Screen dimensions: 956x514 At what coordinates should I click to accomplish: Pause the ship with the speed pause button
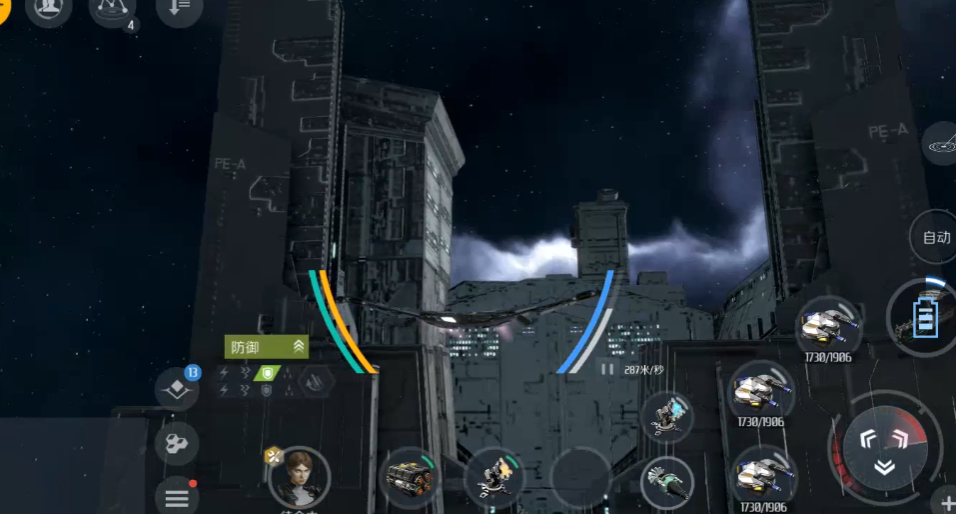[x=606, y=369]
